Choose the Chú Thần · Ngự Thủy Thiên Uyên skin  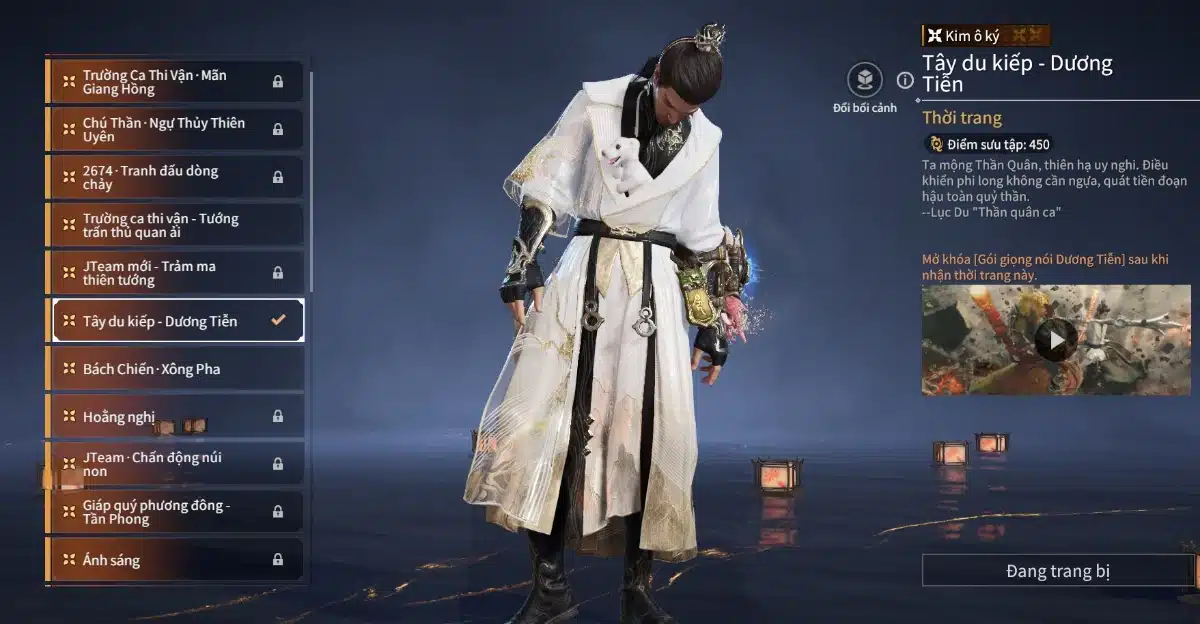pyautogui.click(x=175, y=130)
